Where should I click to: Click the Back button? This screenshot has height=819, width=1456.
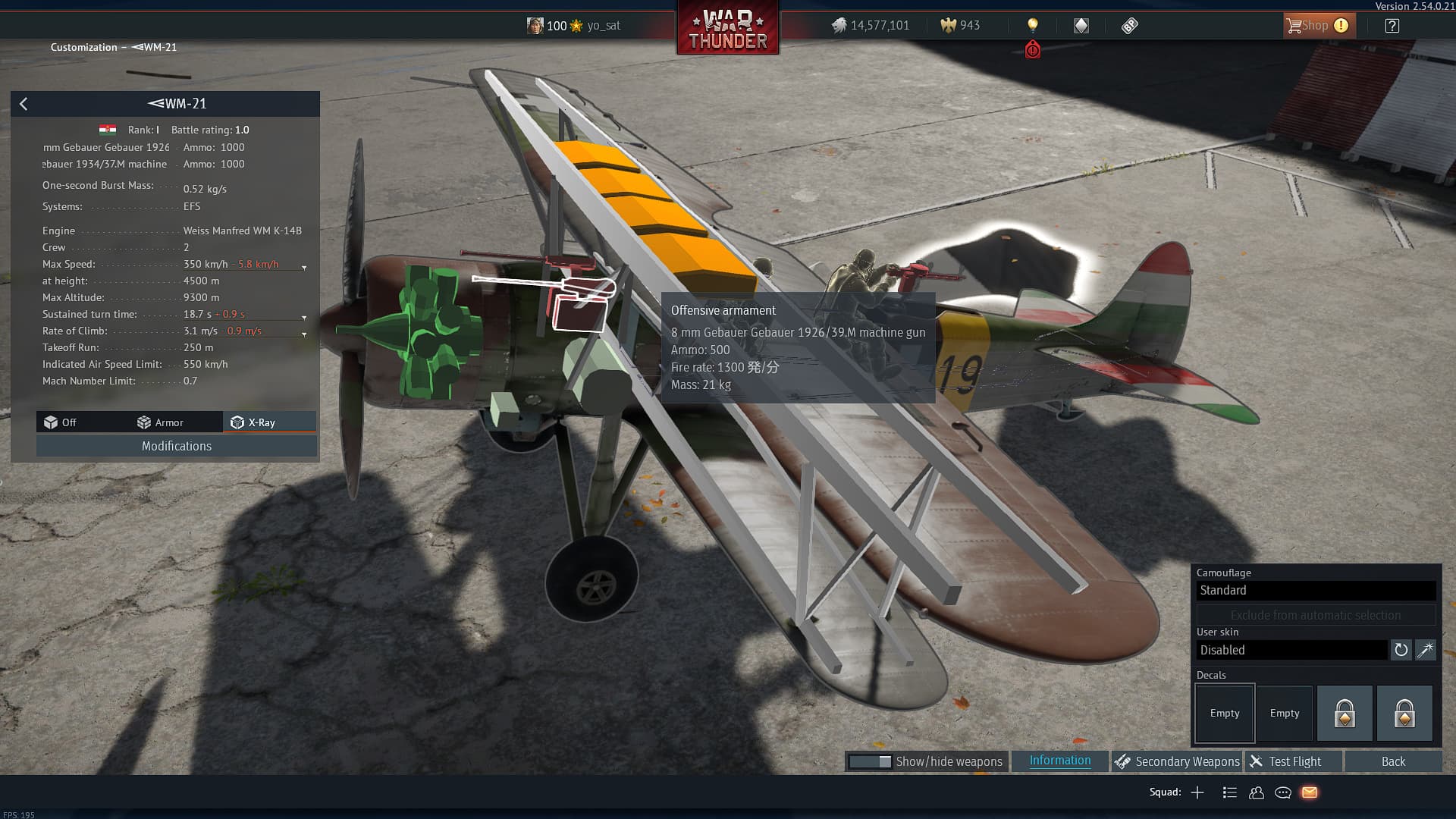(x=1392, y=761)
